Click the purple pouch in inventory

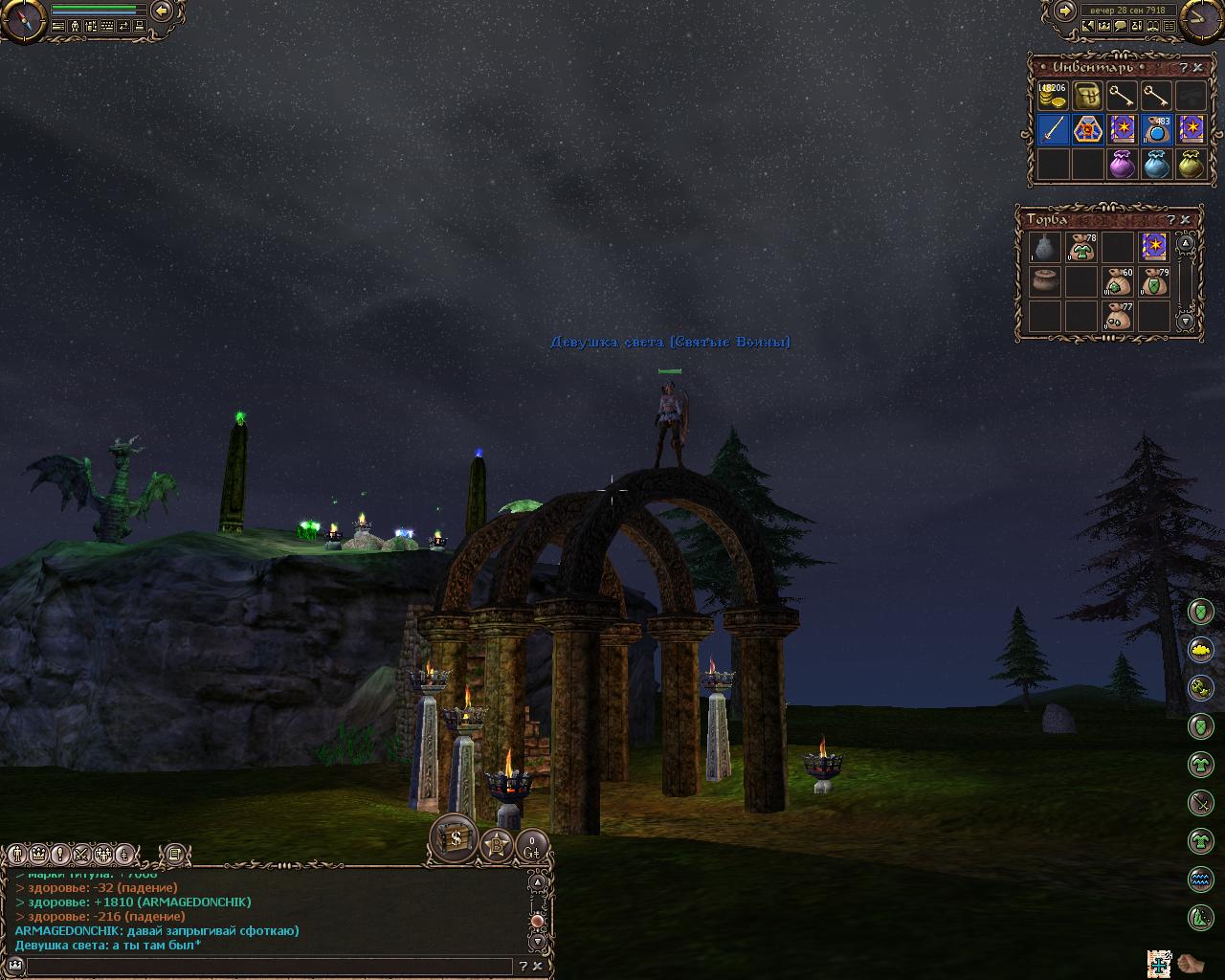coord(1122,165)
